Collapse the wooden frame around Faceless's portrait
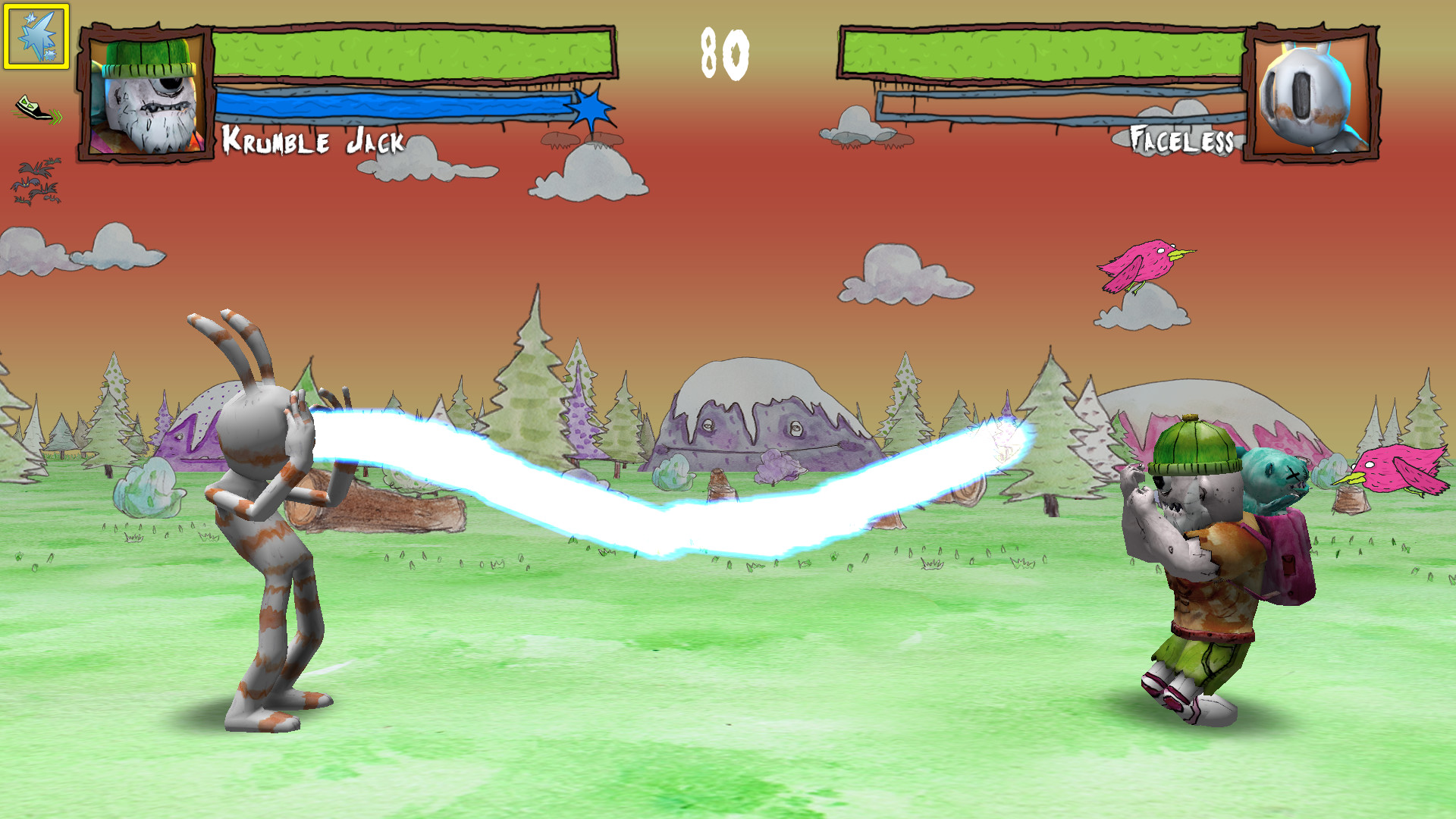 [x=1312, y=91]
